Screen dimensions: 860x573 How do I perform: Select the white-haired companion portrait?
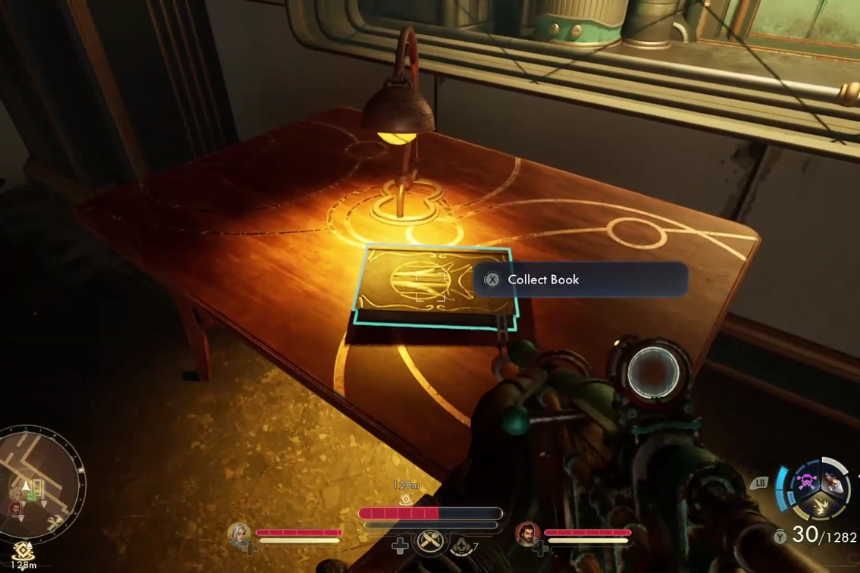coord(238,533)
